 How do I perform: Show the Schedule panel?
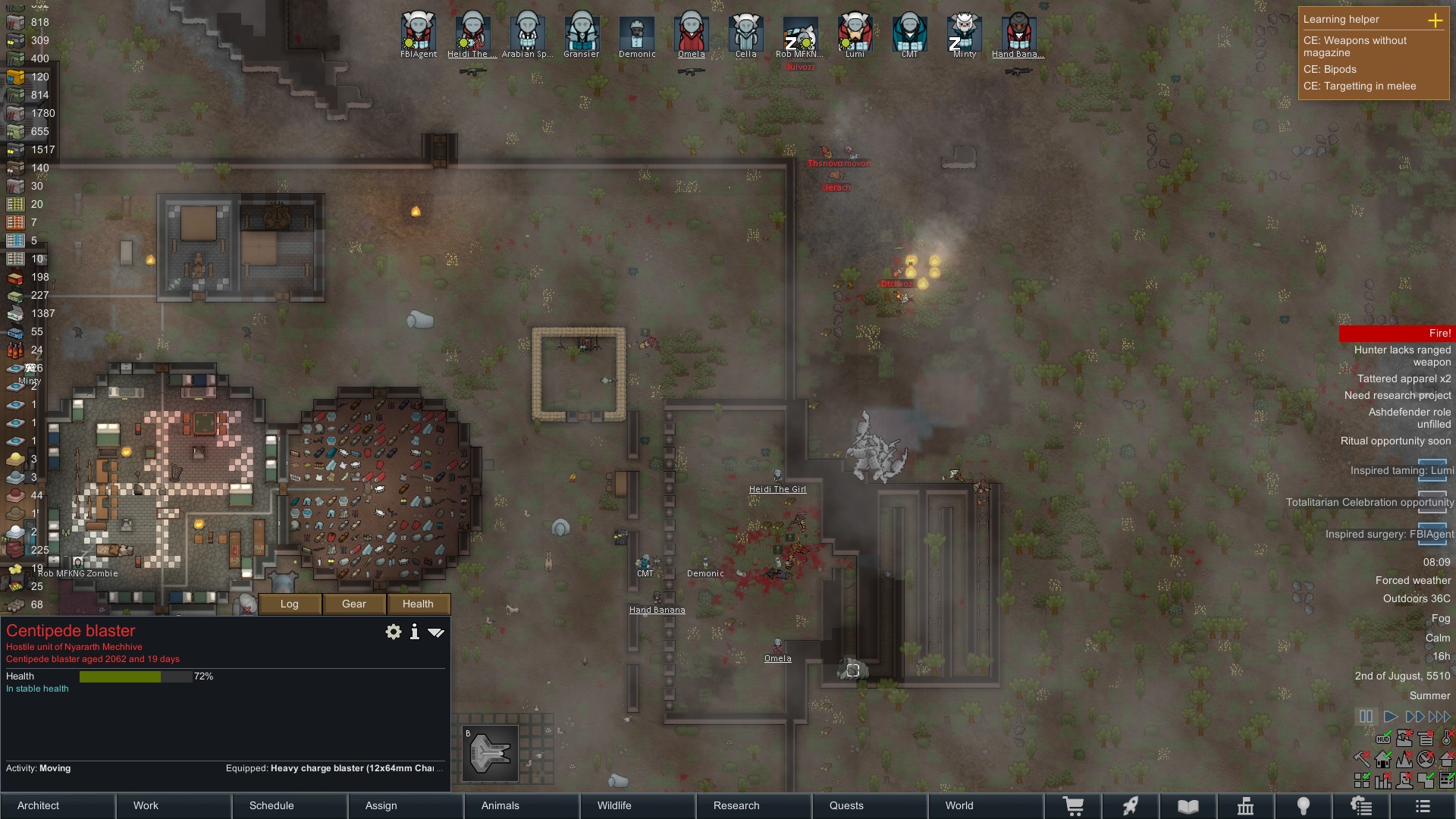pyautogui.click(x=290, y=805)
